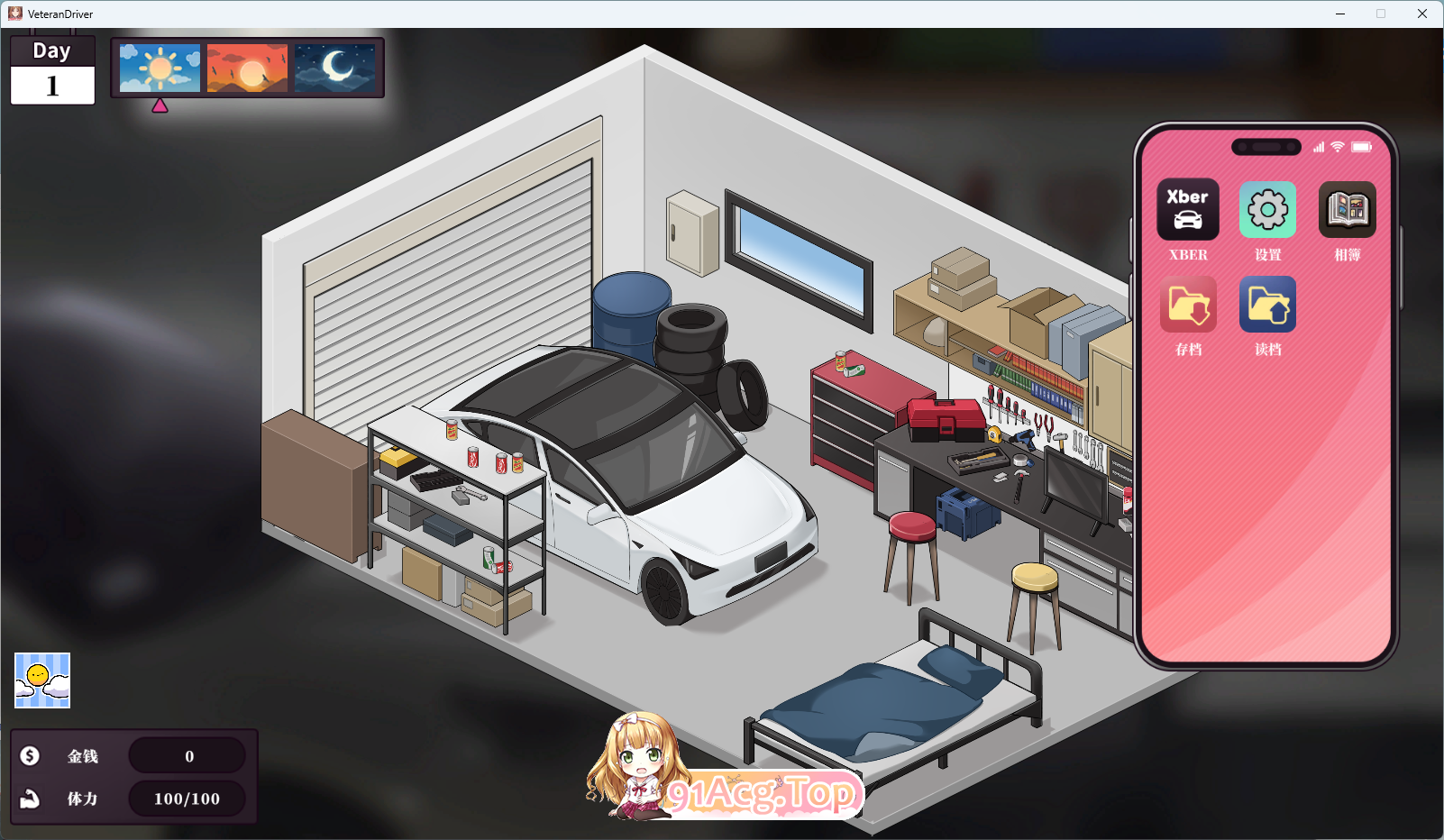1444x840 pixels.
Task: Click the VeteranDriver icon in the title bar
Action: [x=14, y=14]
